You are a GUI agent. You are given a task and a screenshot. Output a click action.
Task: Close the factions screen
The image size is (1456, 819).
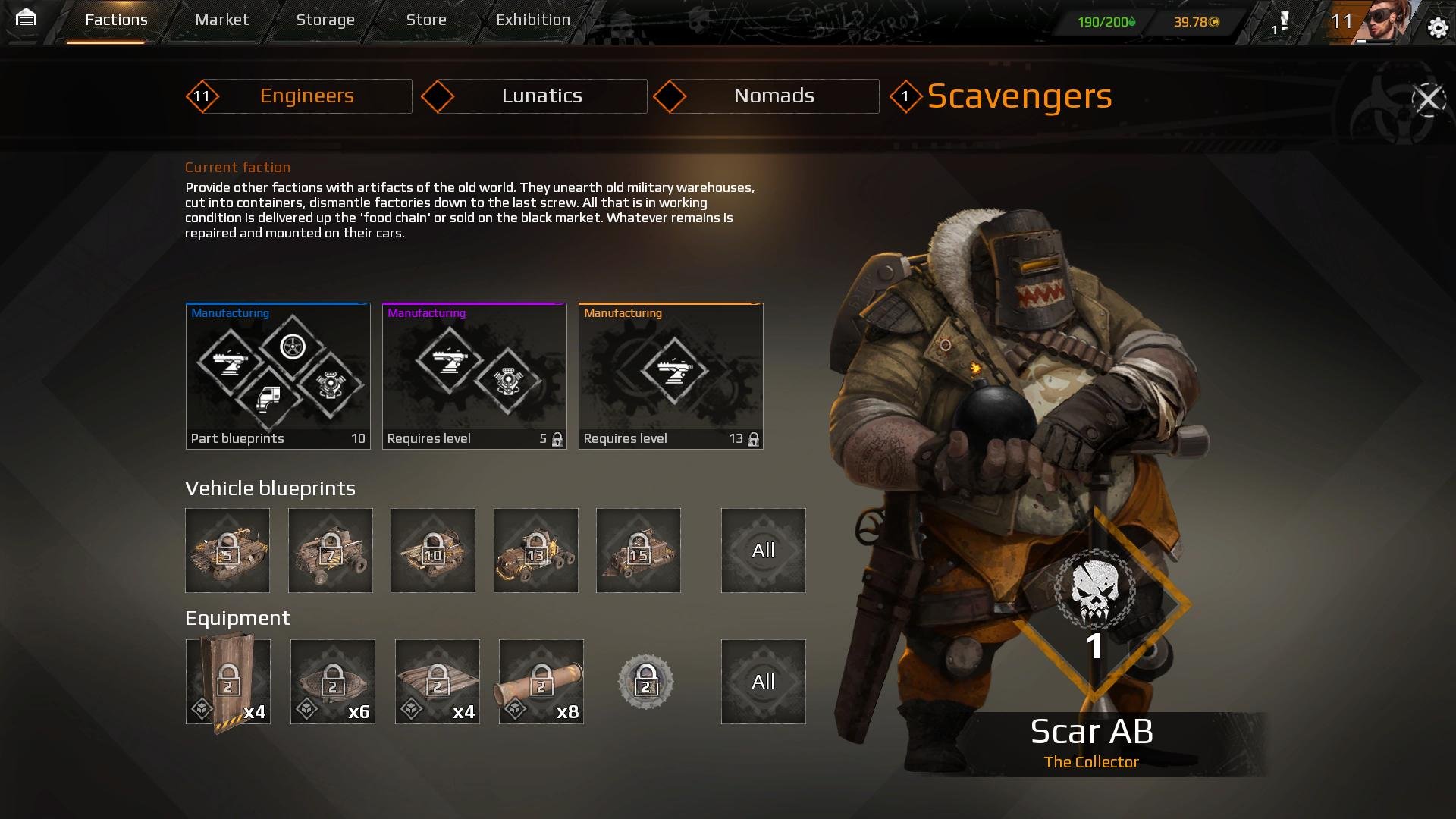pyautogui.click(x=1429, y=99)
